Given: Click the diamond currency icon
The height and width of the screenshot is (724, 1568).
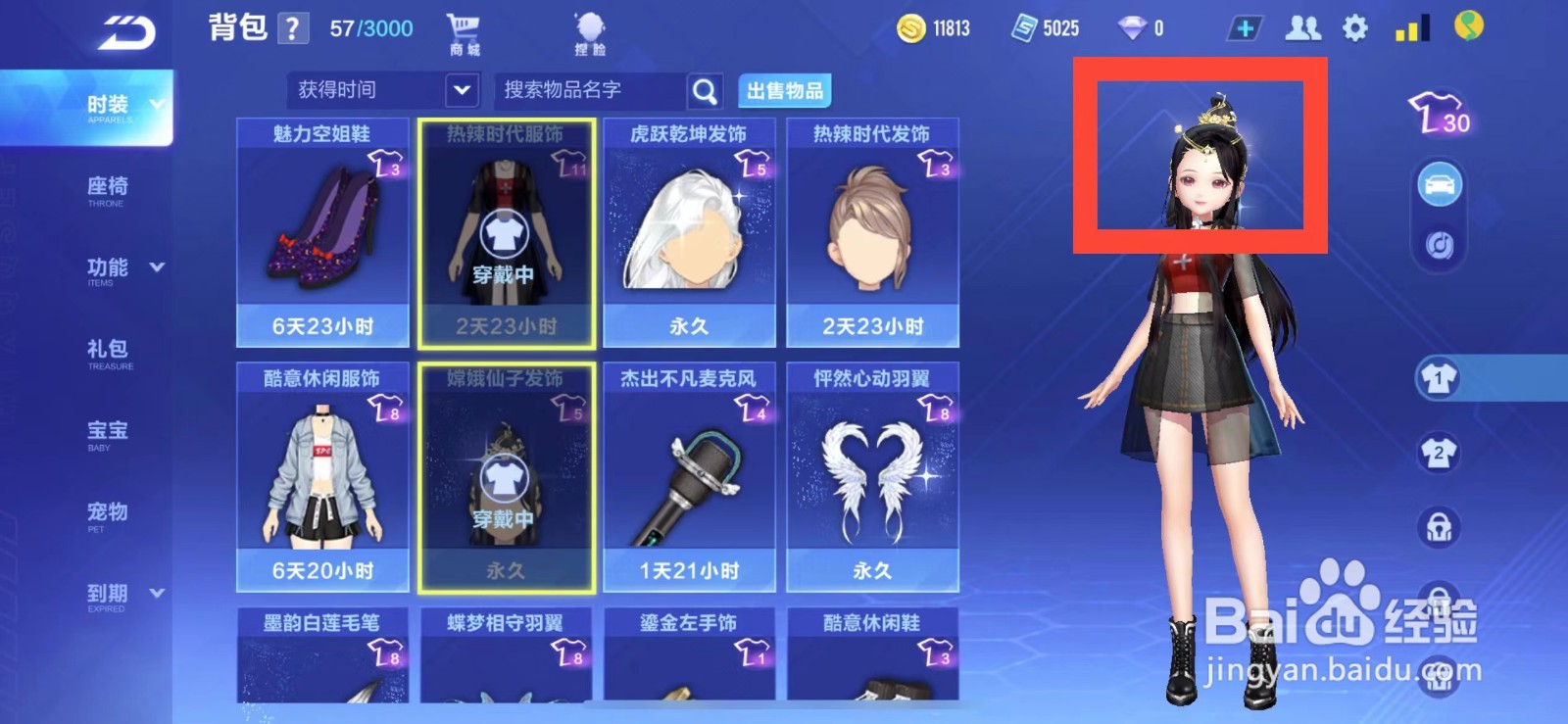Looking at the screenshot, I should 1134,28.
